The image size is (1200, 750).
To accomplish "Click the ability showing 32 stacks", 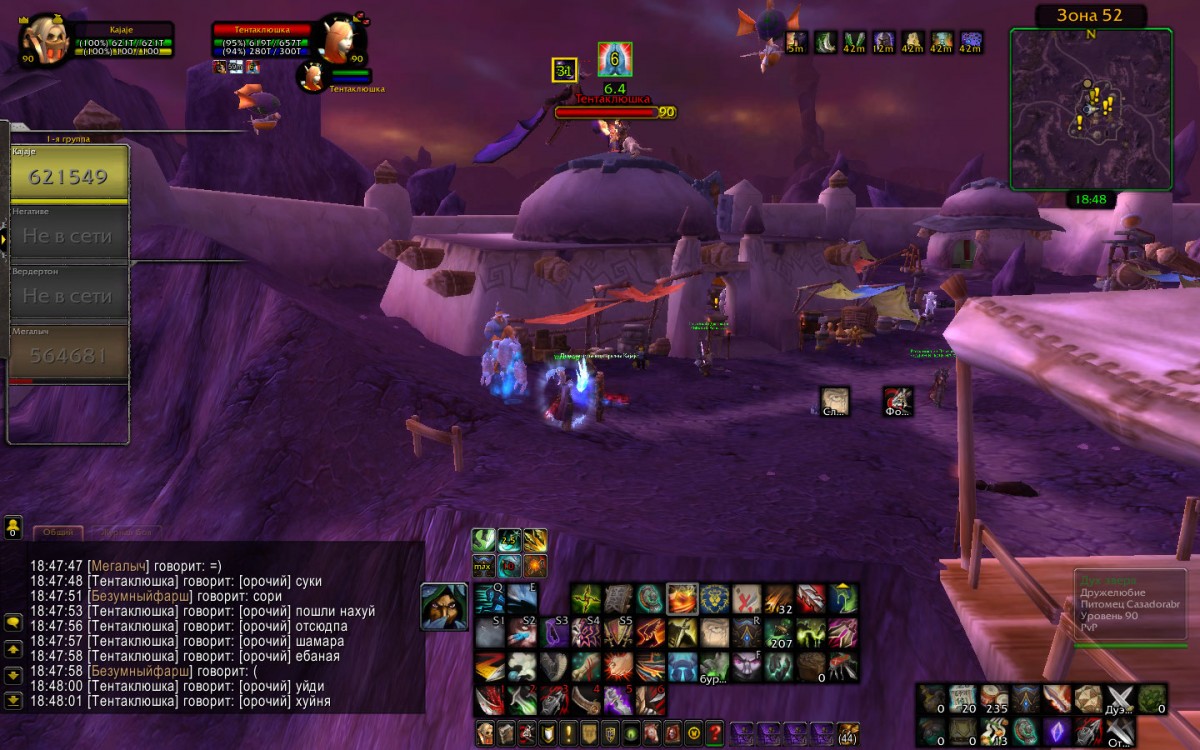I will [x=780, y=599].
